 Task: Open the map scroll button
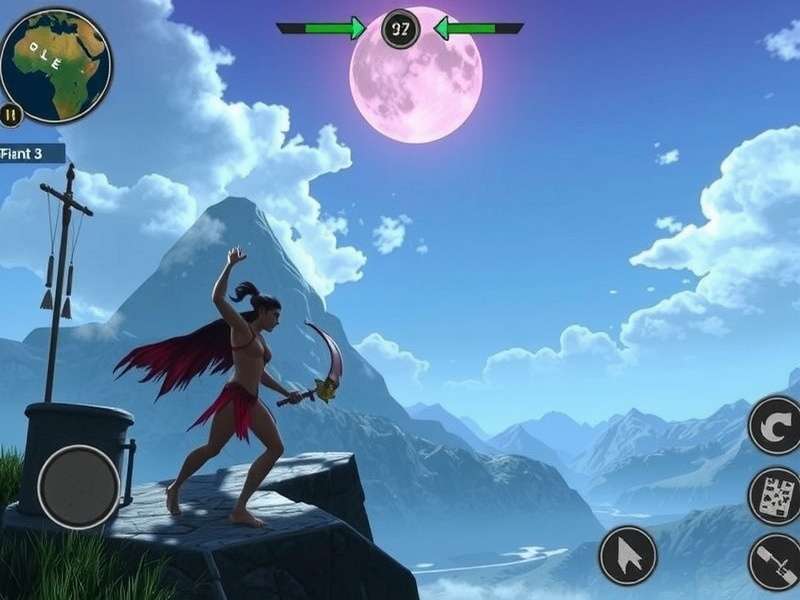click(774, 495)
